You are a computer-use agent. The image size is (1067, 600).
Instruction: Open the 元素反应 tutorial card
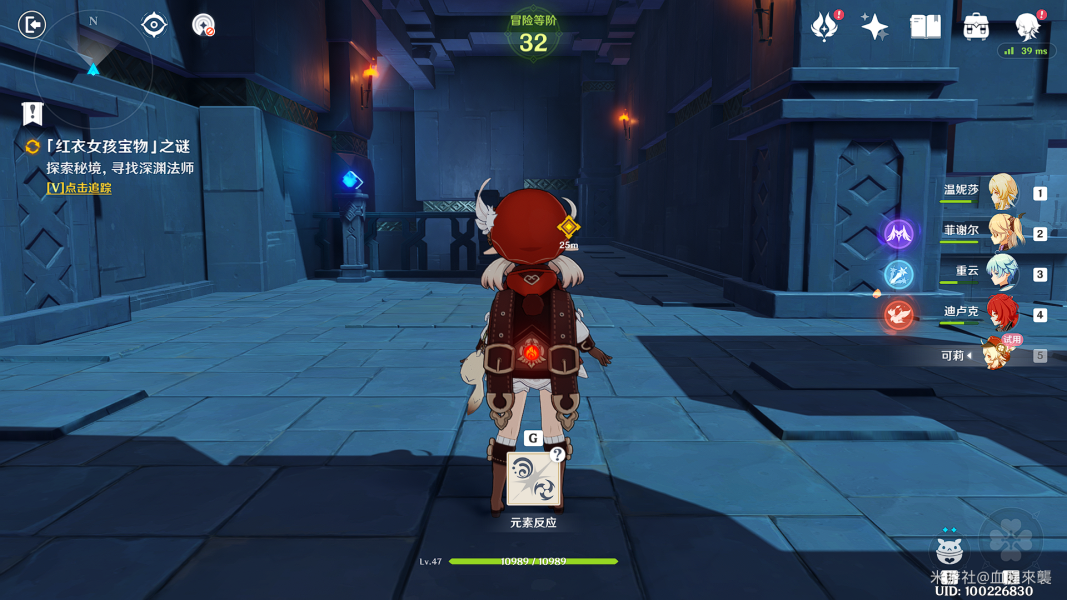[533, 479]
